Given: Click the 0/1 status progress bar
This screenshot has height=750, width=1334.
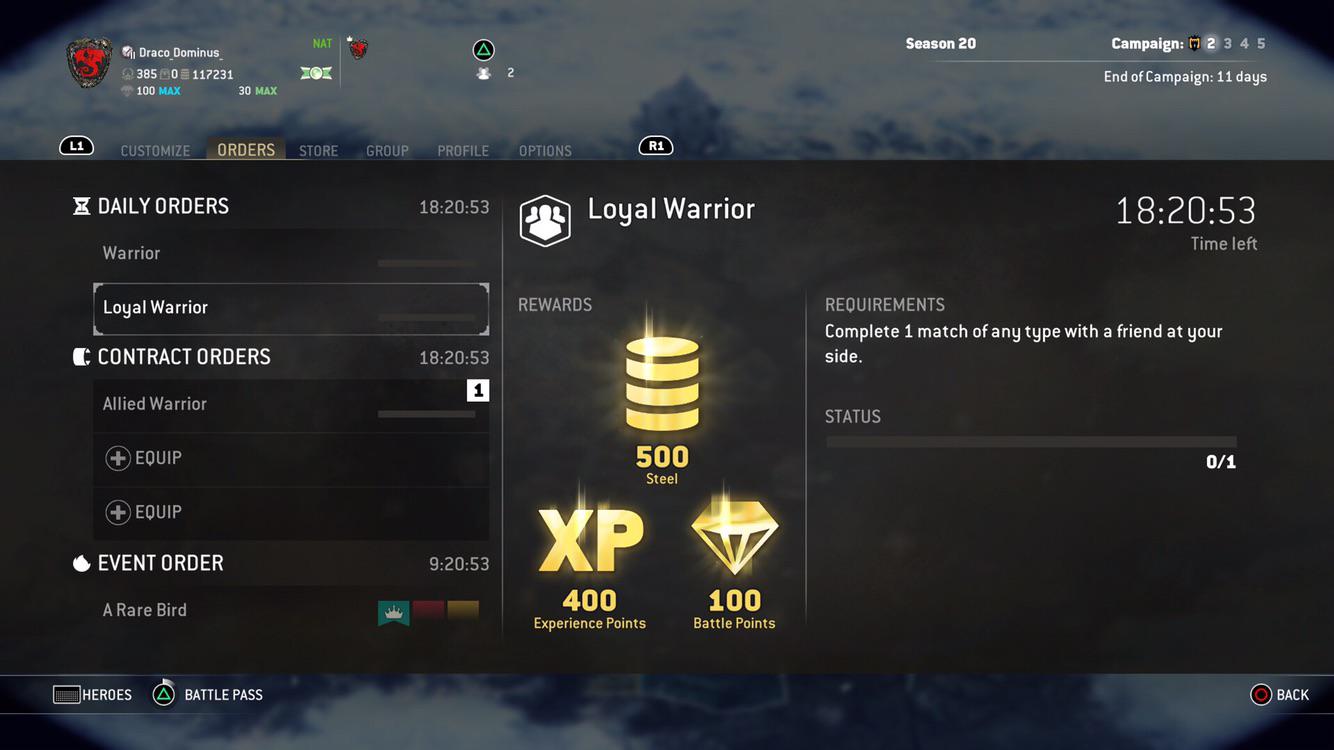Looking at the screenshot, I should [x=1029, y=441].
